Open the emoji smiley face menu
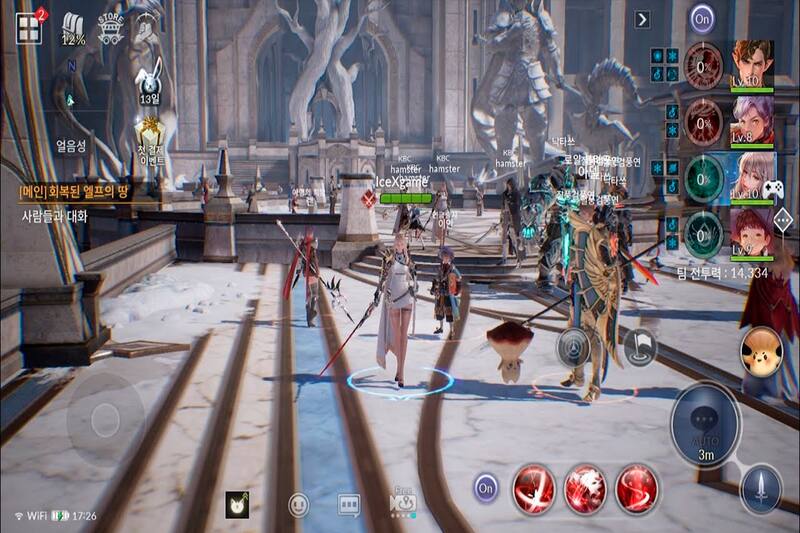800x533 pixels. pyautogui.click(x=298, y=505)
